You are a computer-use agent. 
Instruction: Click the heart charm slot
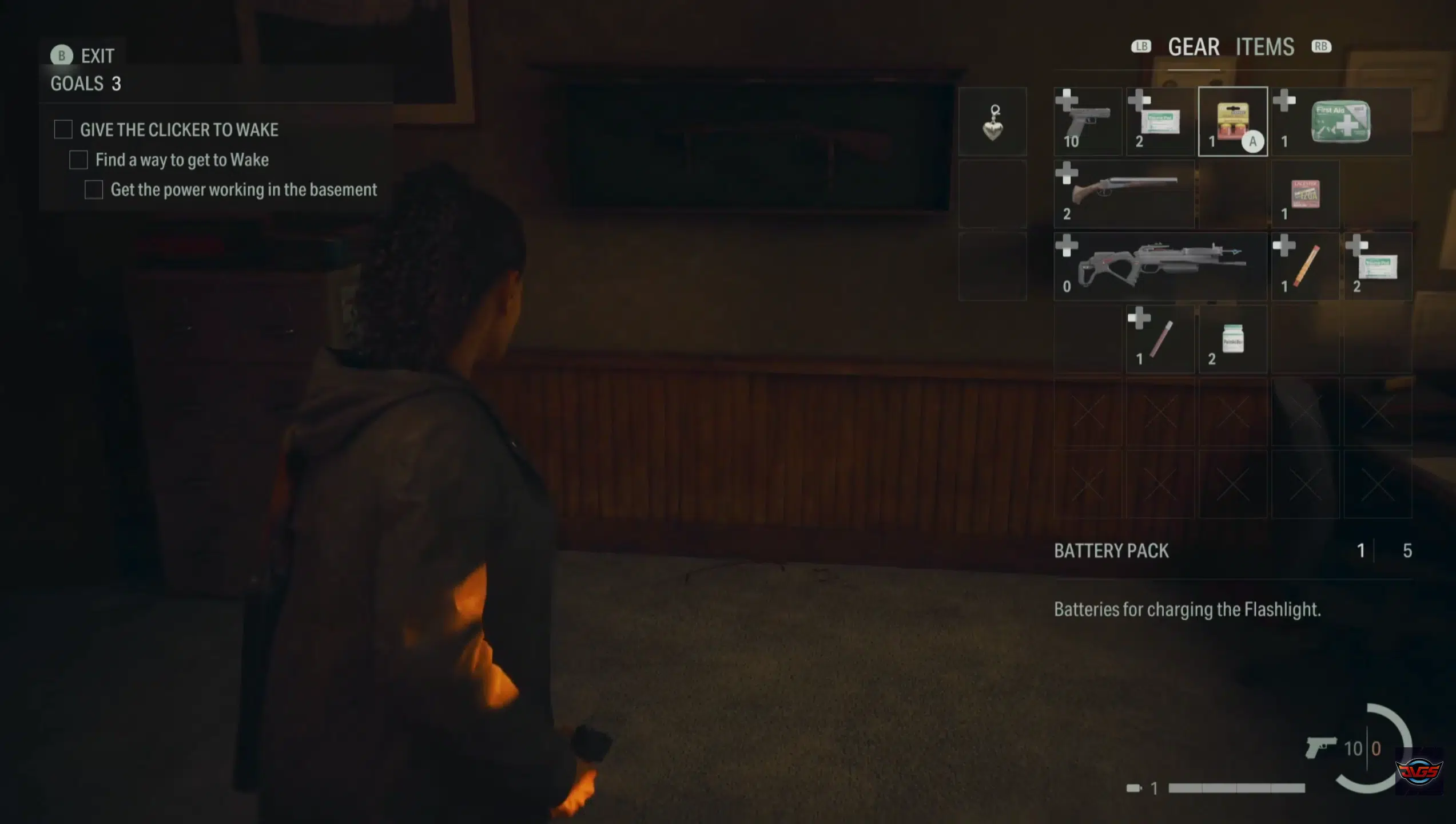[x=993, y=122]
